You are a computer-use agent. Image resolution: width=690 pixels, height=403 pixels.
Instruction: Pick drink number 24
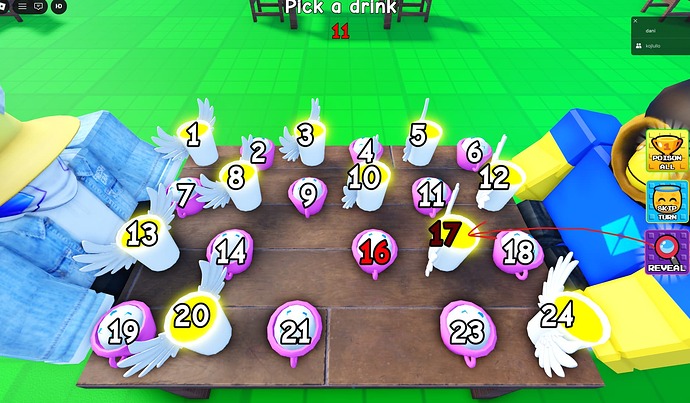point(558,318)
